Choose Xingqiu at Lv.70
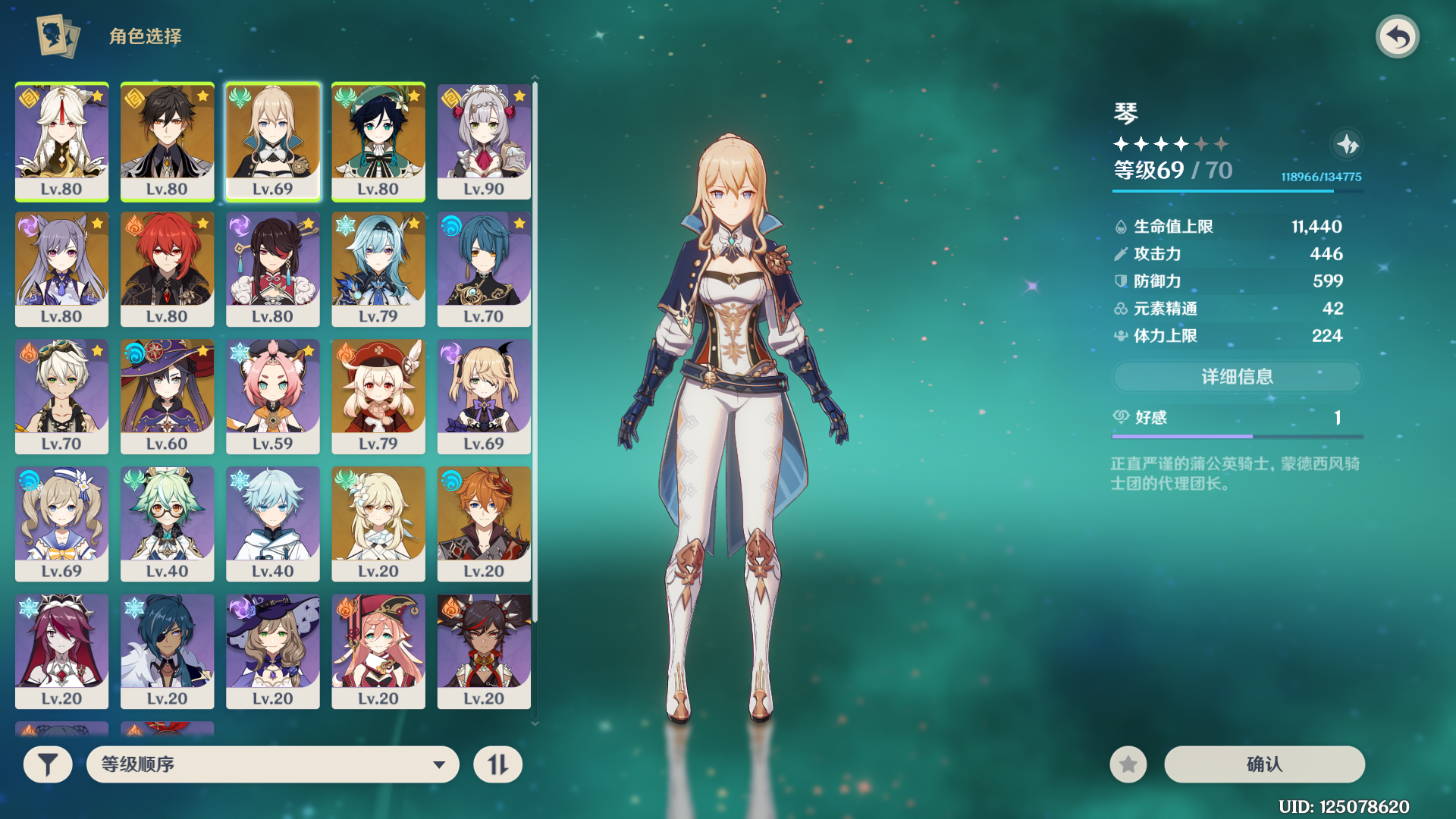The width and height of the screenshot is (1456, 819). [484, 269]
